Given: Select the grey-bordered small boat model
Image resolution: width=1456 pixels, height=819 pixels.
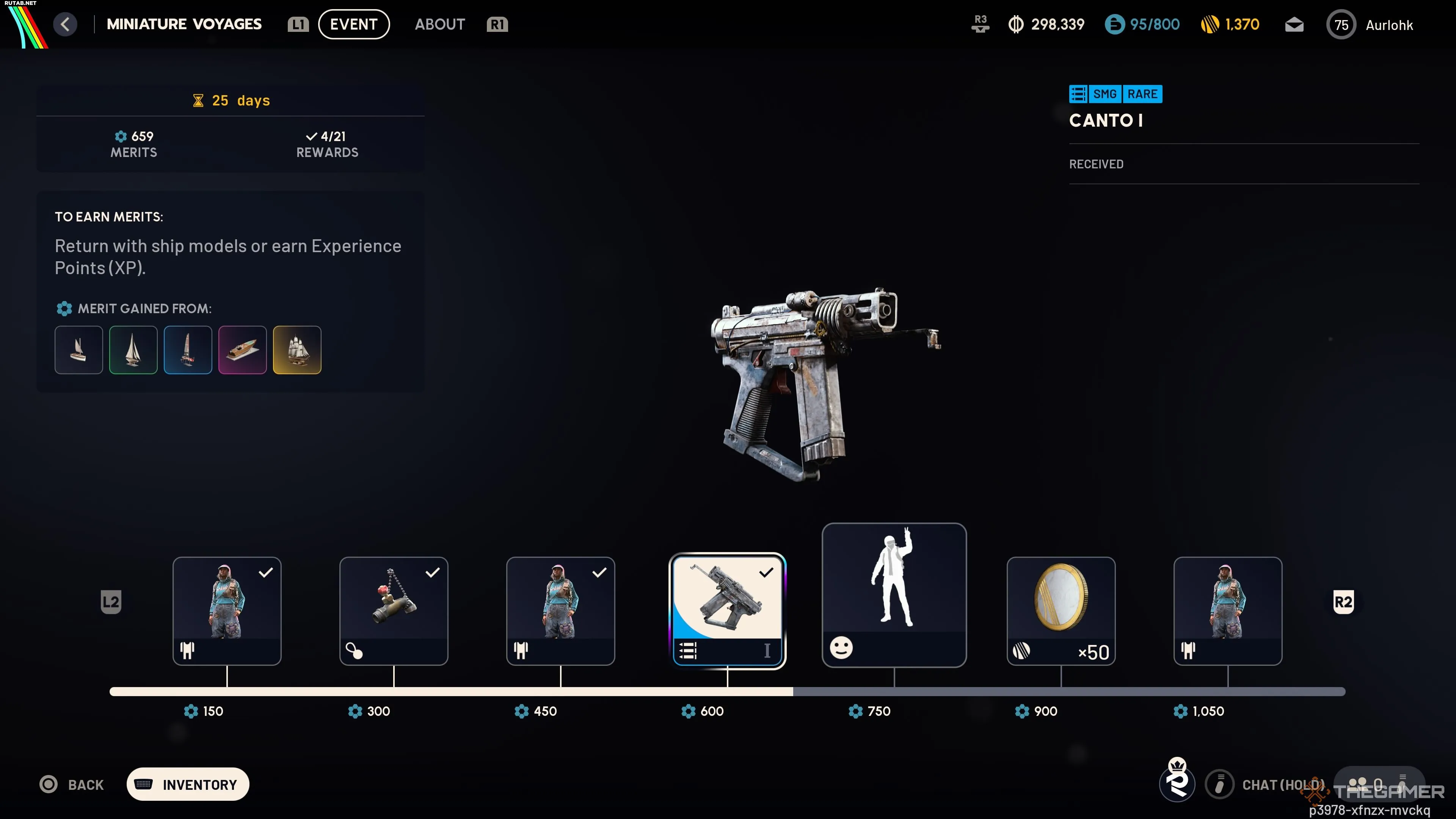Looking at the screenshot, I should [78, 350].
